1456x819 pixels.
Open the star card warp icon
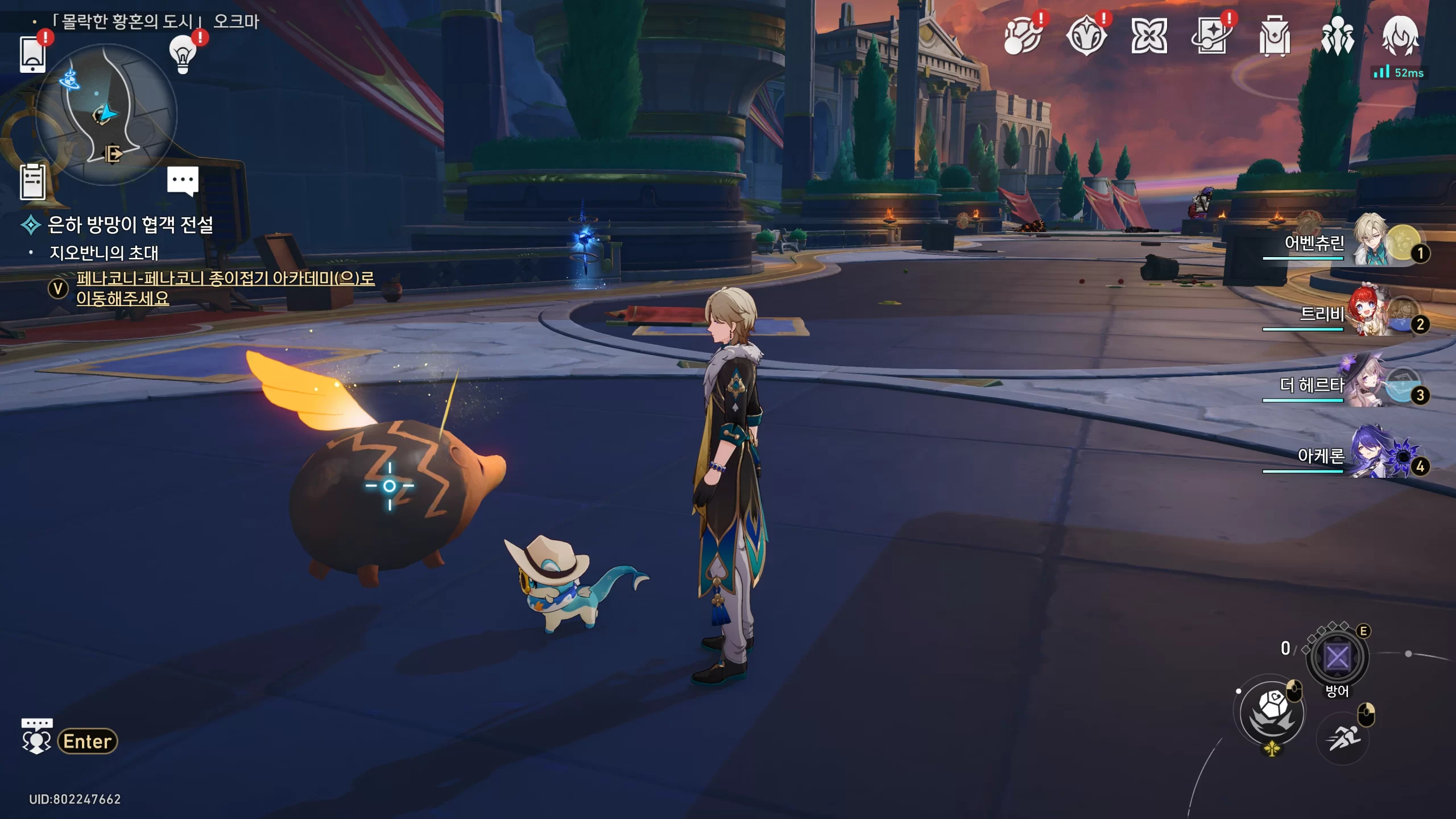click(1211, 36)
